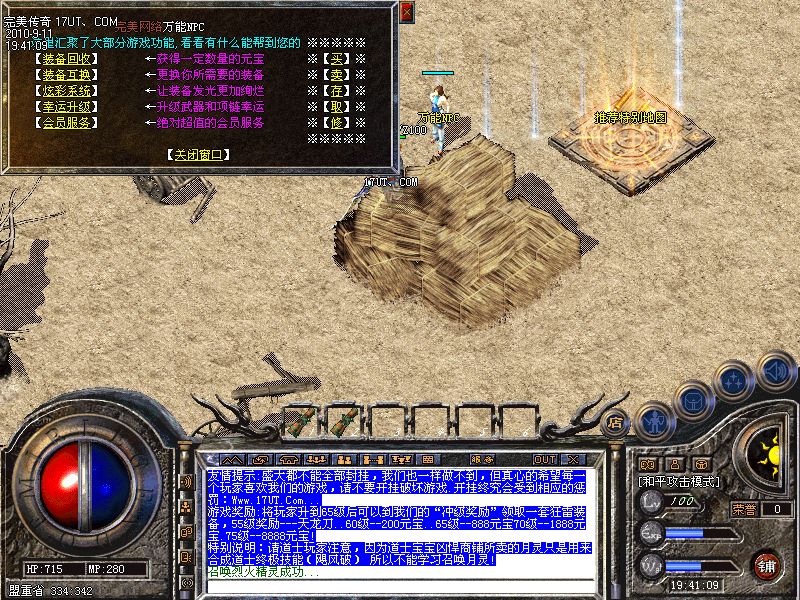Open the 幸运升级 luck upgrade option
This screenshot has width=800, height=600.
click(68, 106)
